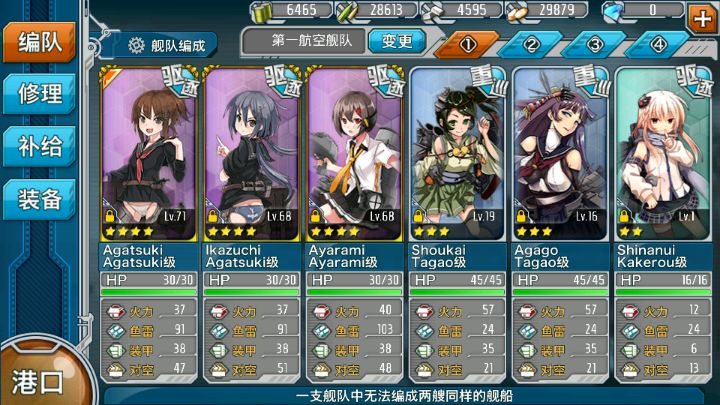The width and height of the screenshot is (720, 405).
Task: Tap the orange plus button
Action: click(701, 15)
